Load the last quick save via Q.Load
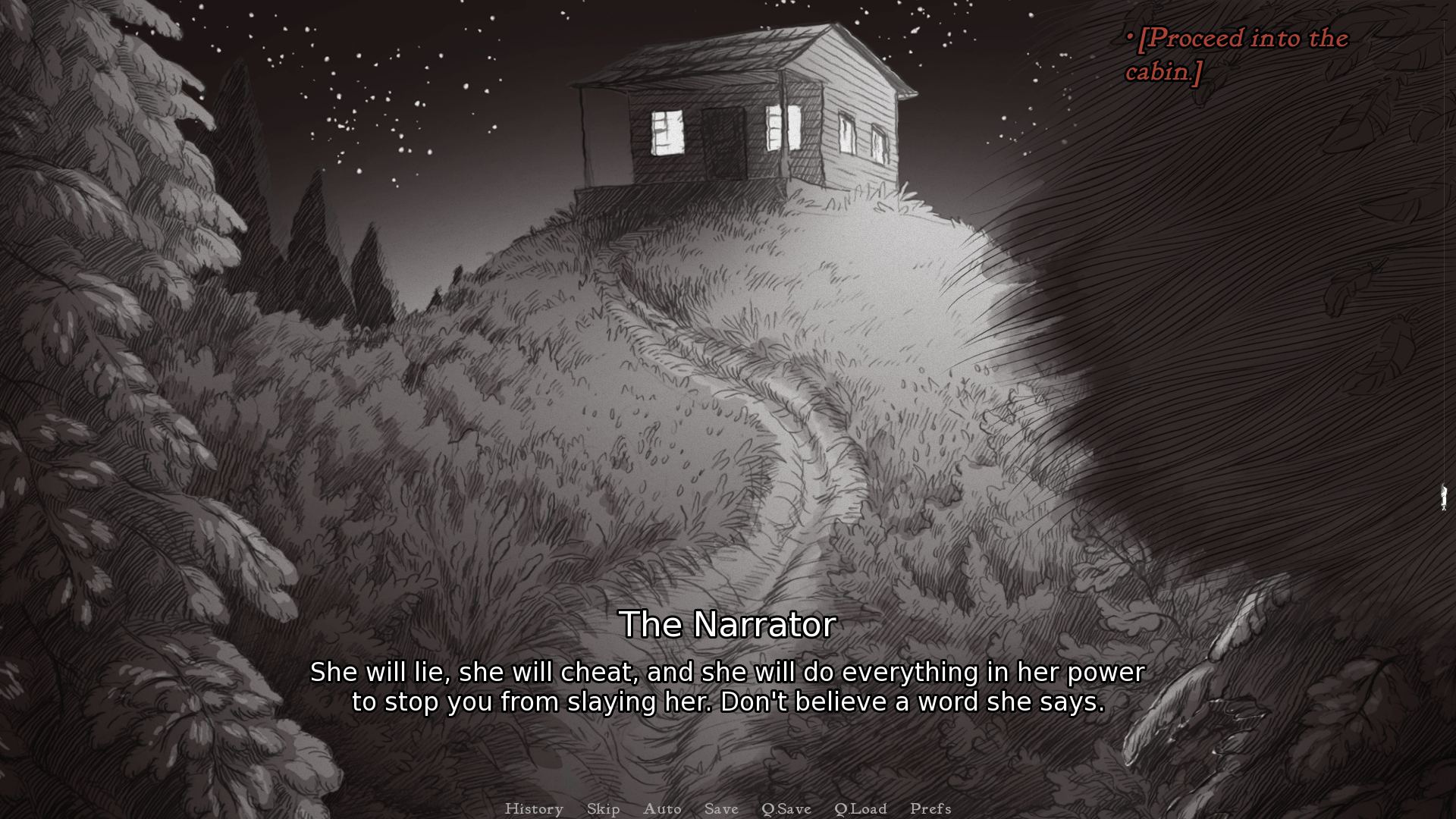The height and width of the screenshot is (819, 1456). click(x=861, y=809)
